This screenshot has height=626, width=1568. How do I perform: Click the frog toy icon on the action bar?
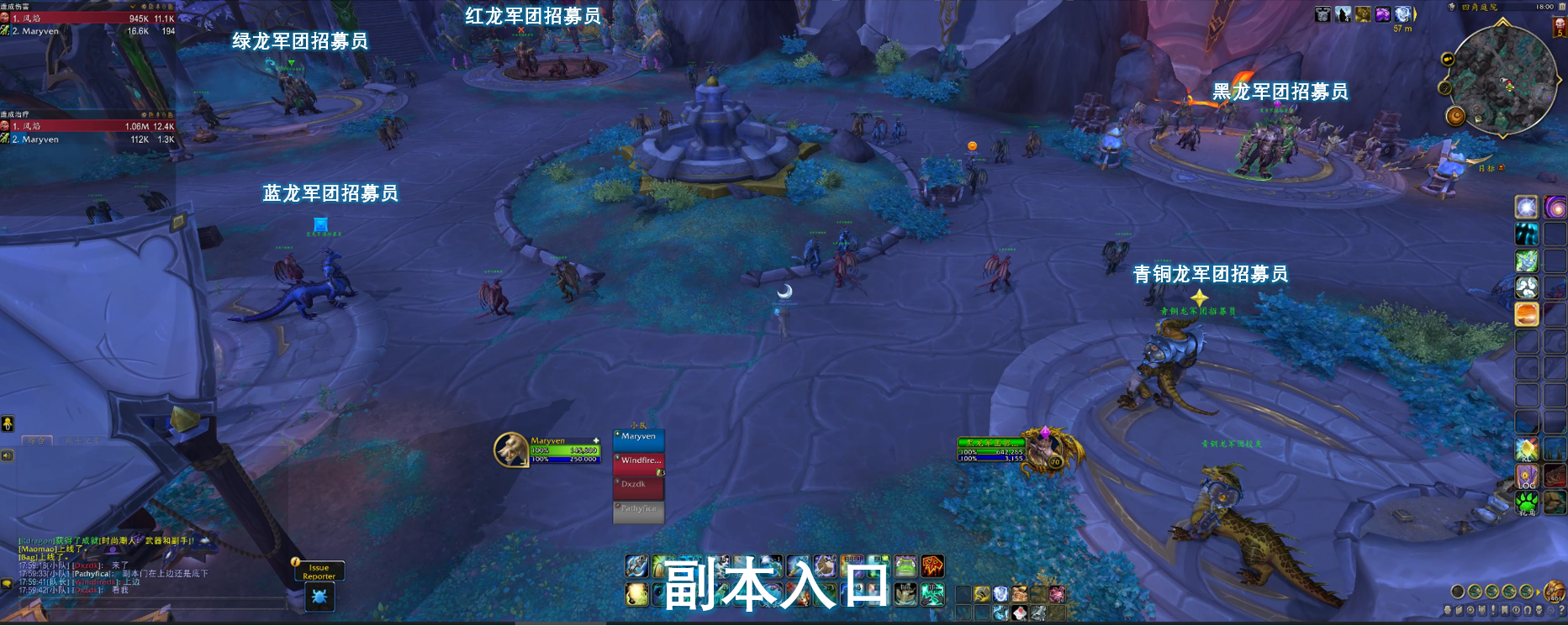tap(905, 566)
